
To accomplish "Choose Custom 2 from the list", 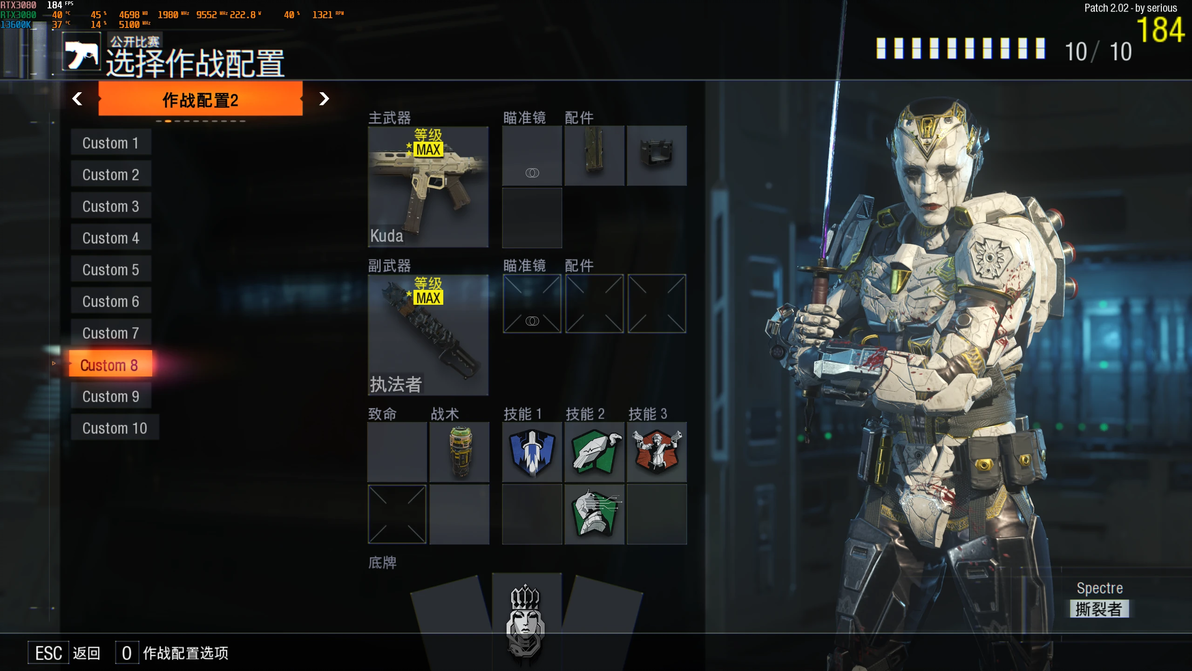I will pos(110,175).
